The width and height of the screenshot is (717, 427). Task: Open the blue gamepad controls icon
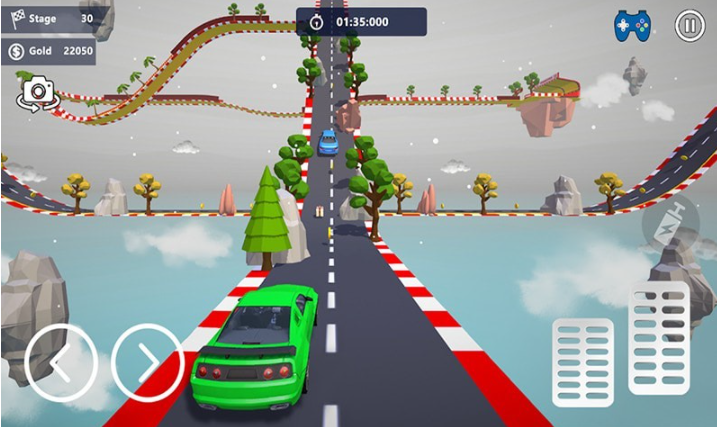[x=632, y=25]
